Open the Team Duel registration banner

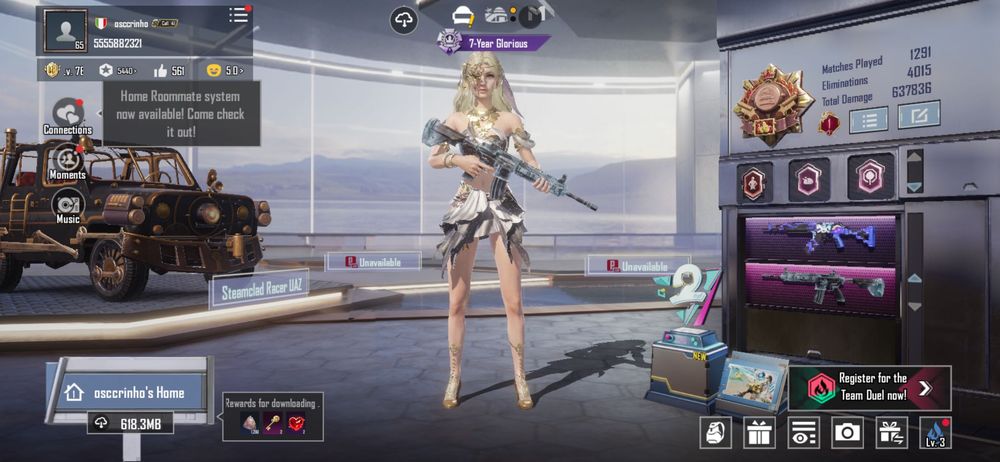pos(868,387)
